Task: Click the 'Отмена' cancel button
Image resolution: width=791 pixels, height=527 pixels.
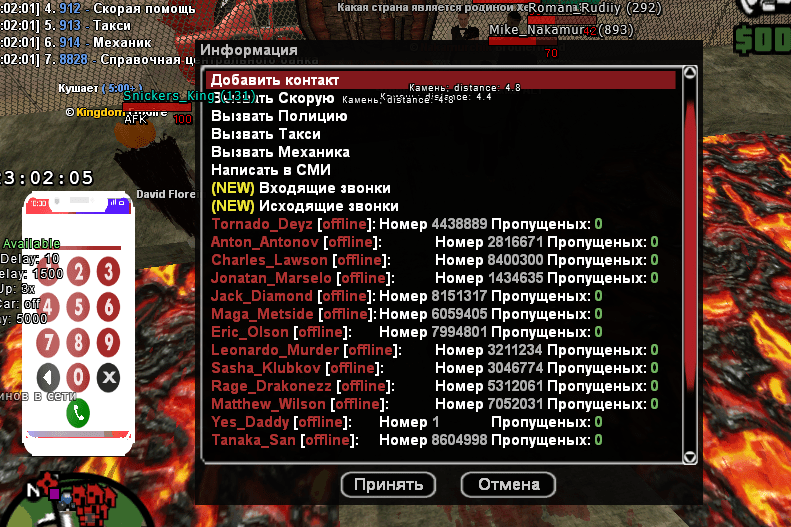Action: [x=508, y=485]
